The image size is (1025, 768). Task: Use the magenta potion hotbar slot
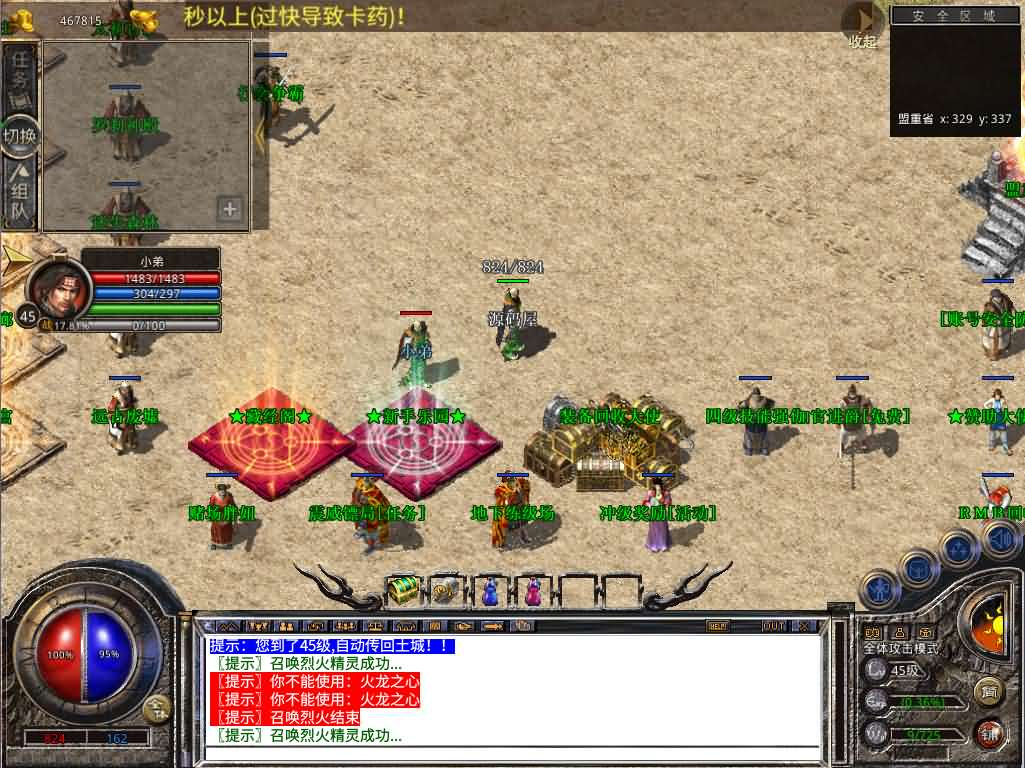[x=533, y=590]
